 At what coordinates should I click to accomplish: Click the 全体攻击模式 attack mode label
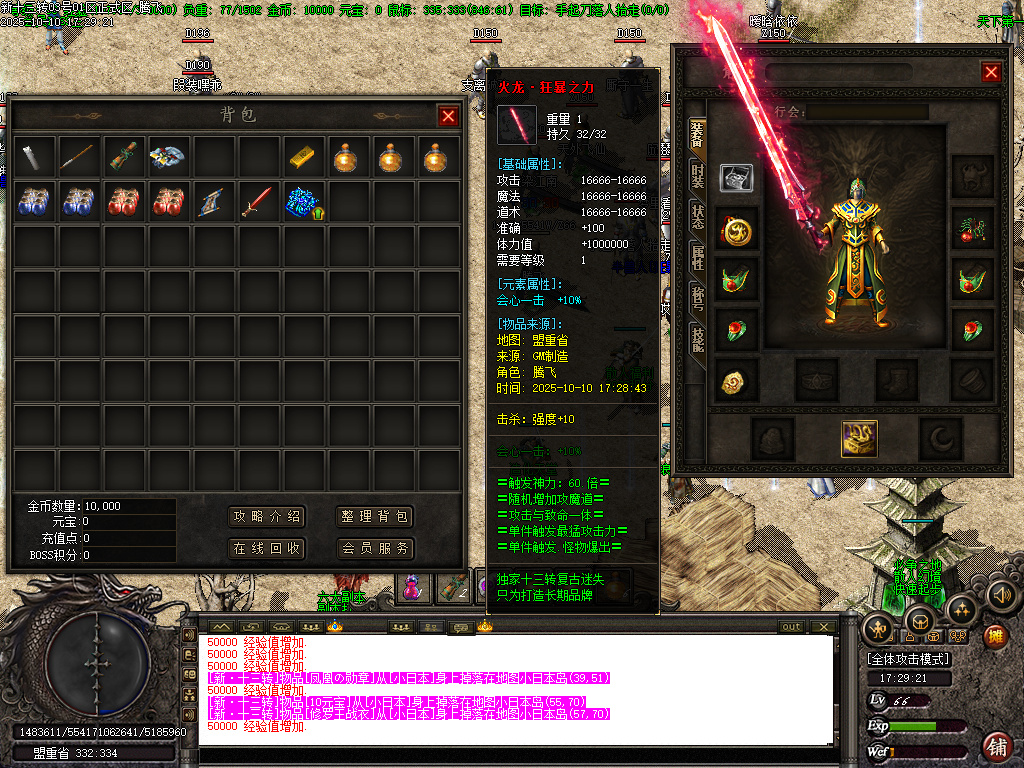[x=910, y=659]
